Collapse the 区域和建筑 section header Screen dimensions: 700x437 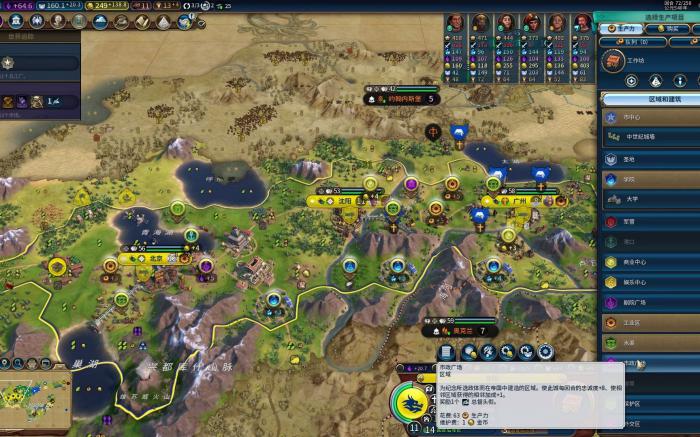click(650, 99)
